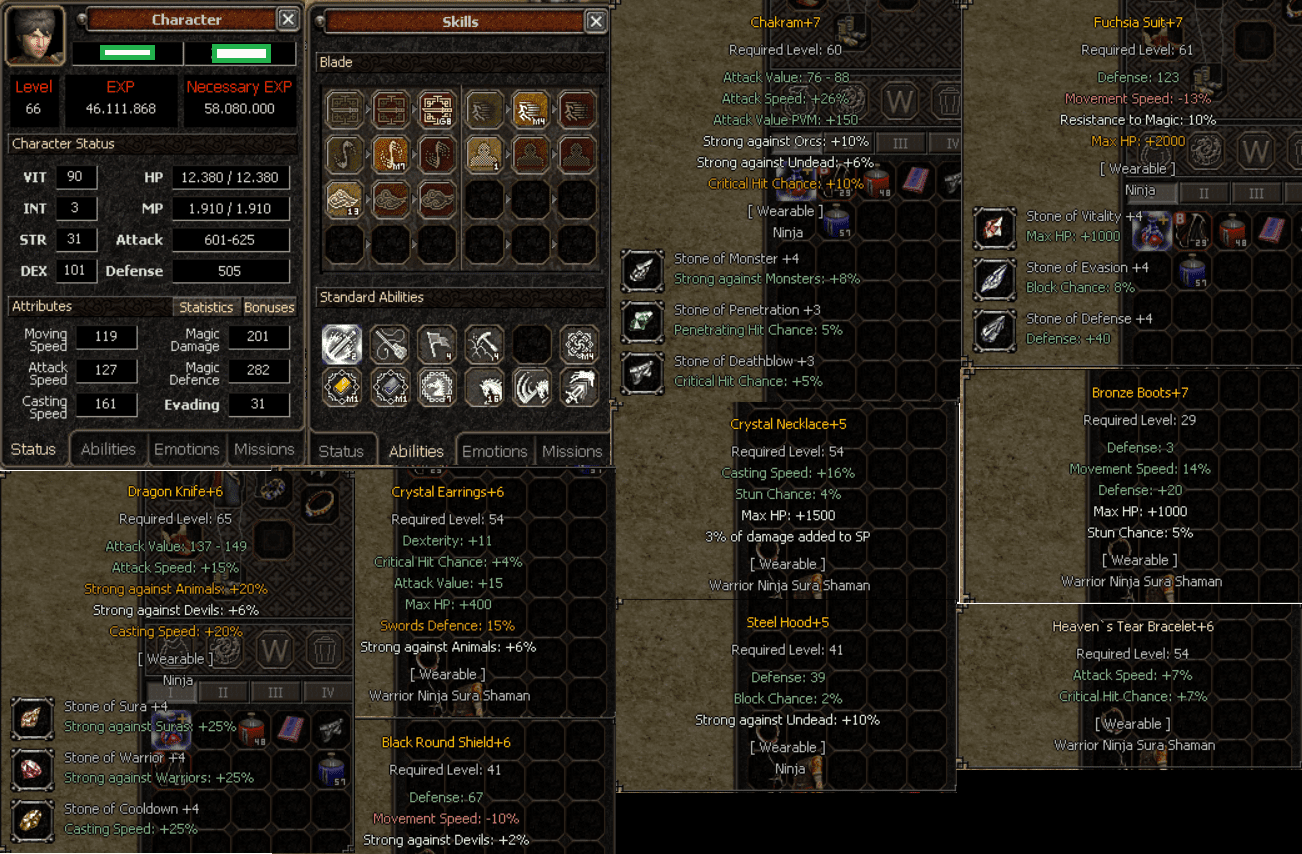1302x854 pixels.
Task: Choose the flag standard ability
Action: 436,344
